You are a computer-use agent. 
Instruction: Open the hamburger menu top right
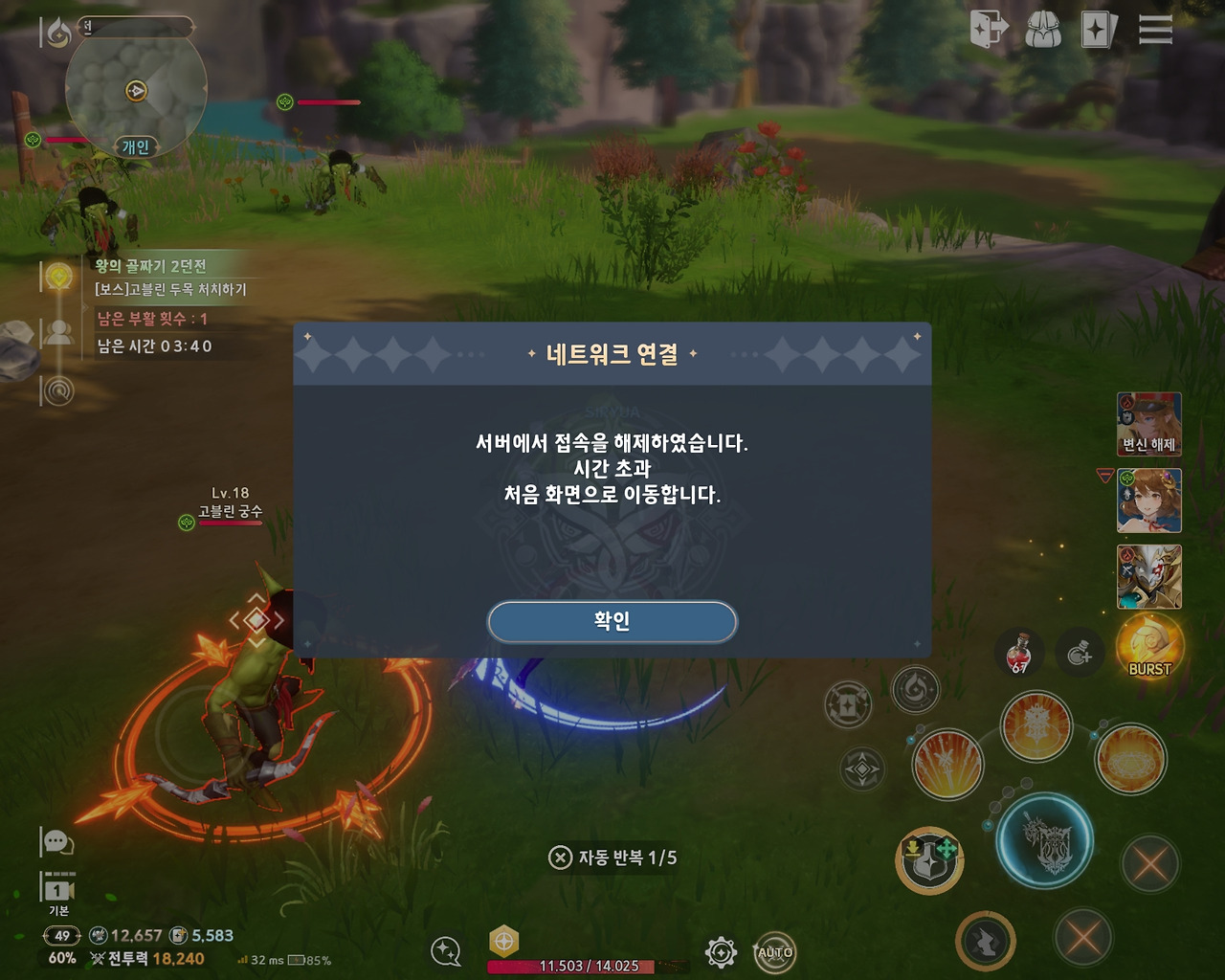pos(1155,30)
